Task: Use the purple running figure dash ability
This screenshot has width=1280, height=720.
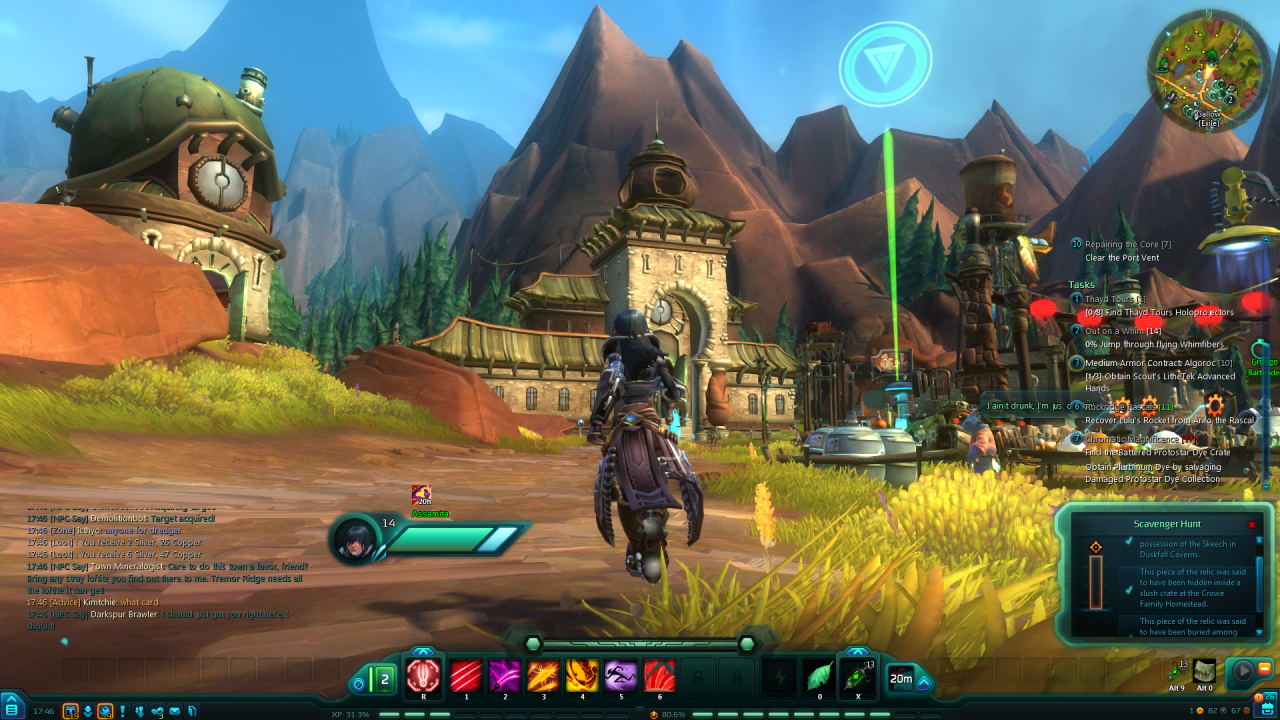Action: [621, 676]
